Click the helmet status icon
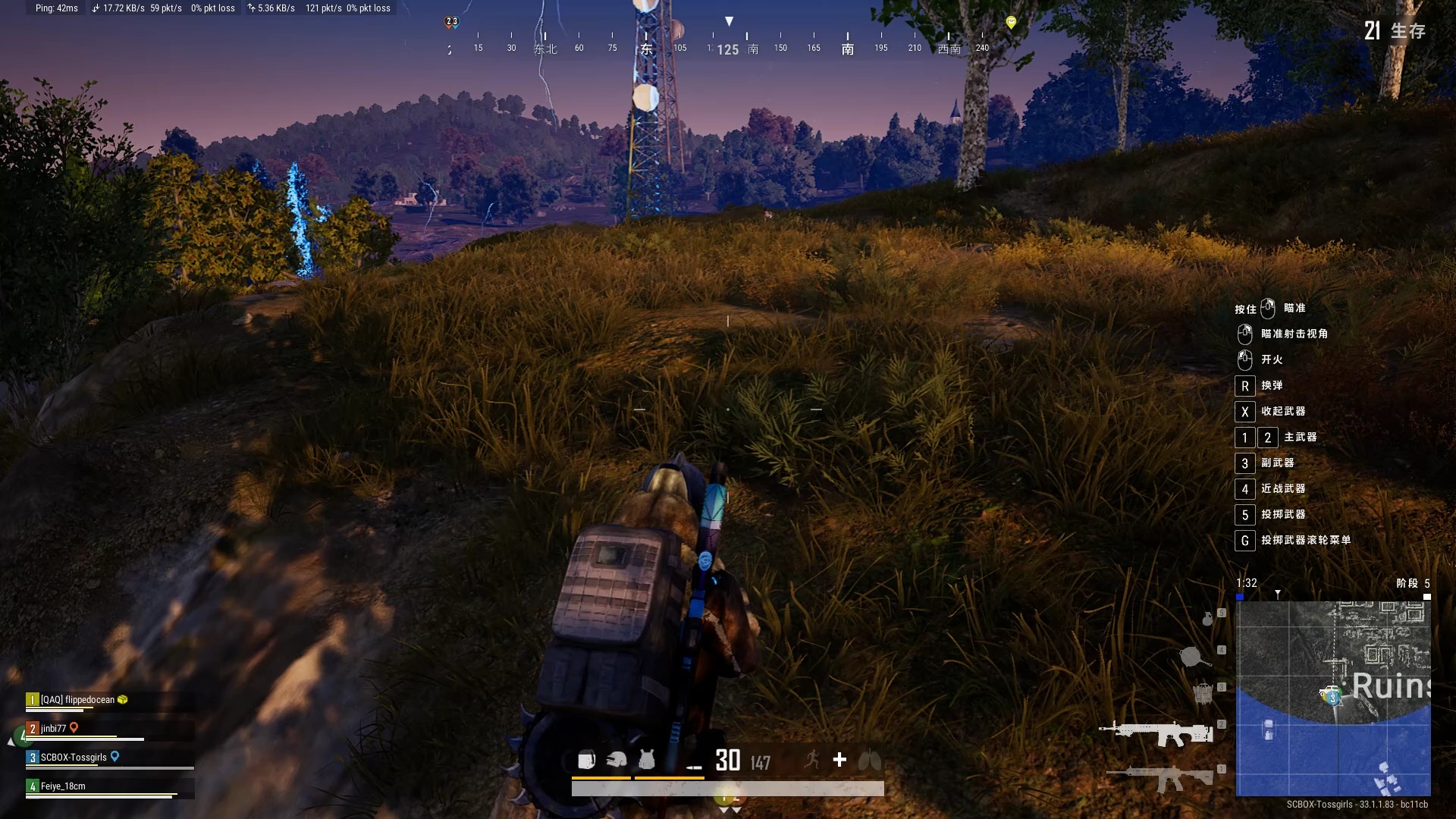The width and height of the screenshot is (1456, 819). point(617,760)
